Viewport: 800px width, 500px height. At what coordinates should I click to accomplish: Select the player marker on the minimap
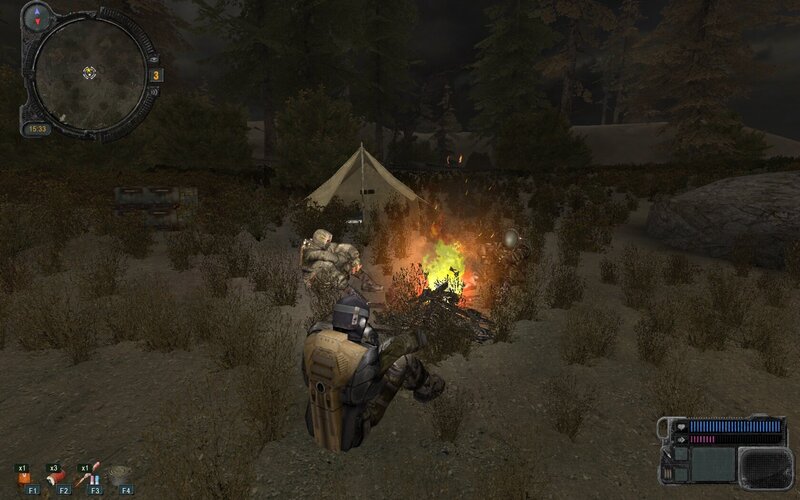click(x=89, y=71)
